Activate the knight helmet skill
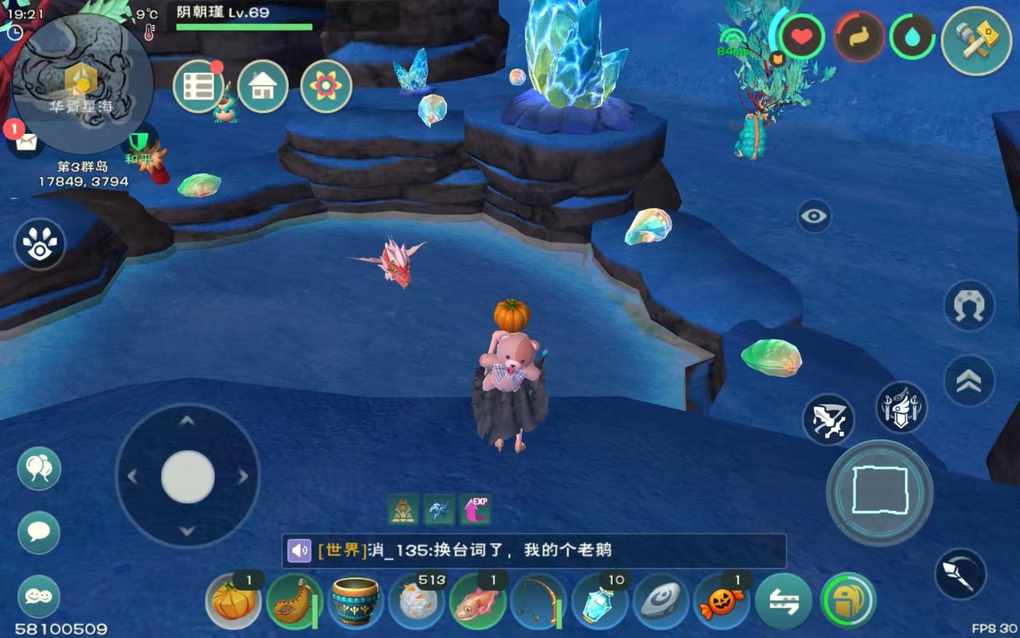The height and width of the screenshot is (638, 1020). (x=901, y=407)
